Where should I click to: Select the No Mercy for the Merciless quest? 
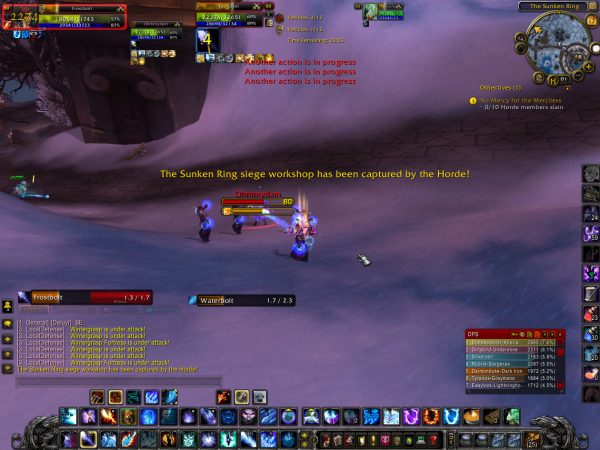coord(520,101)
